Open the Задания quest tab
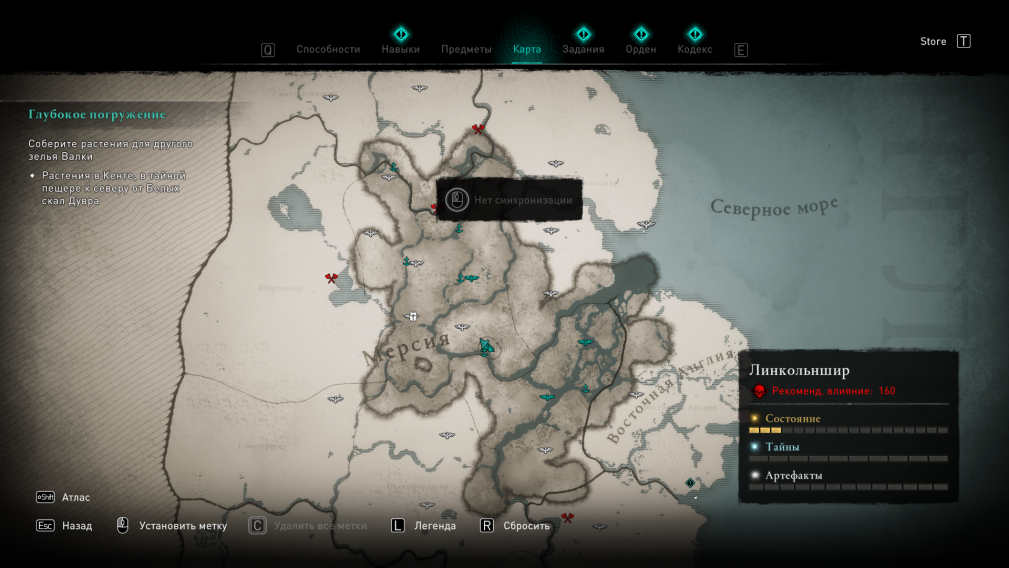 pyautogui.click(x=583, y=49)
